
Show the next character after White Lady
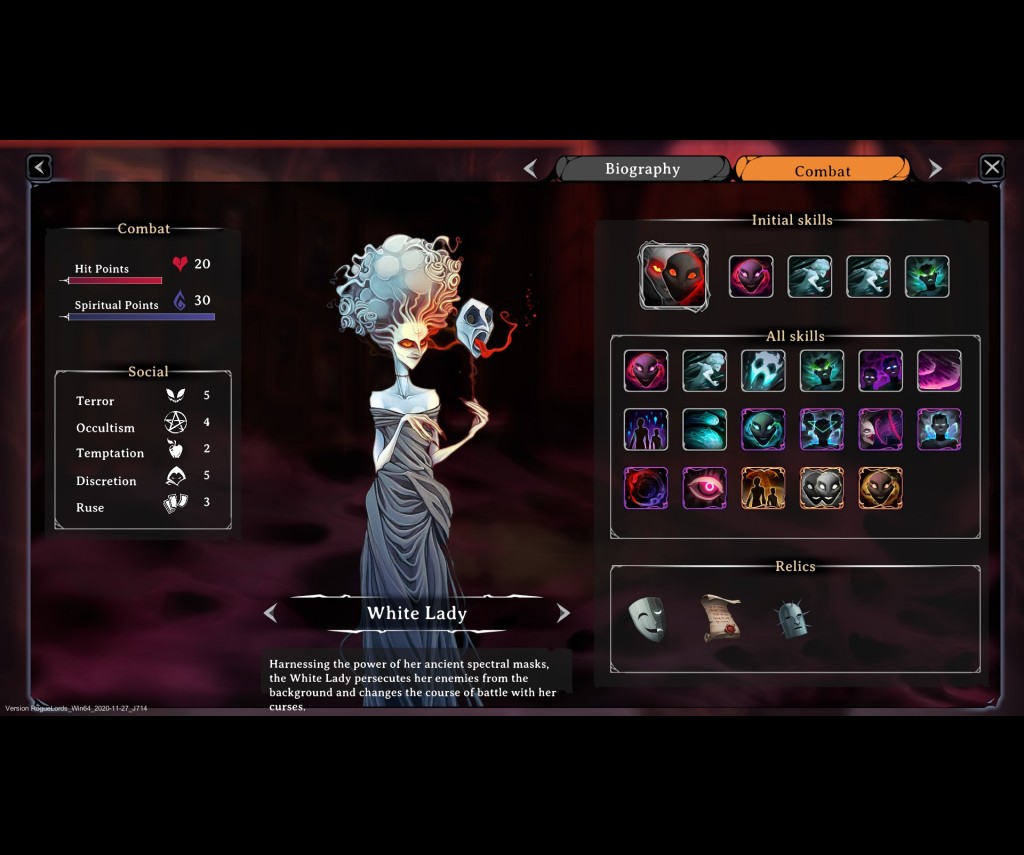coord(563,613)
